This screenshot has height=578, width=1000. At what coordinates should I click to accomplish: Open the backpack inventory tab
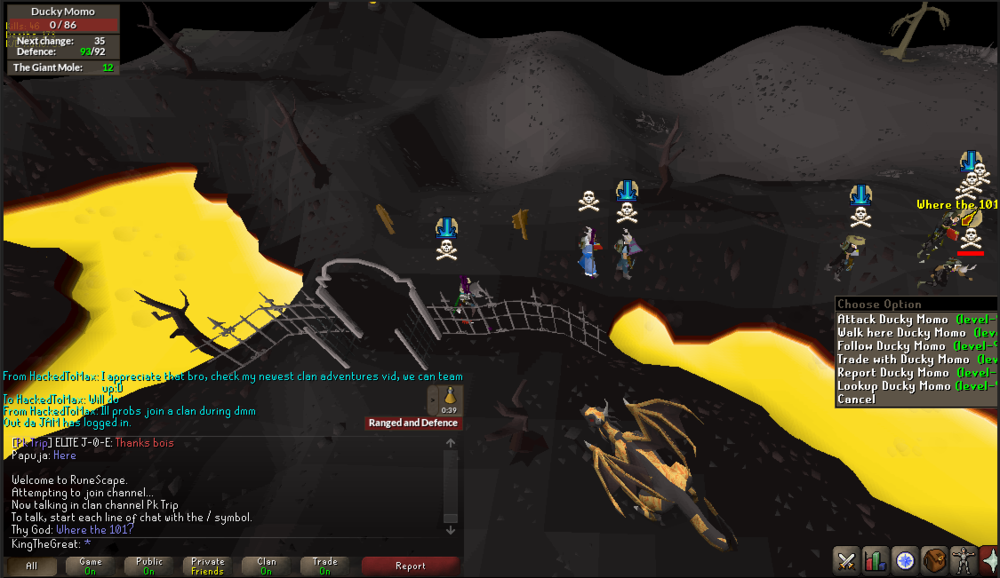point(935,561)
